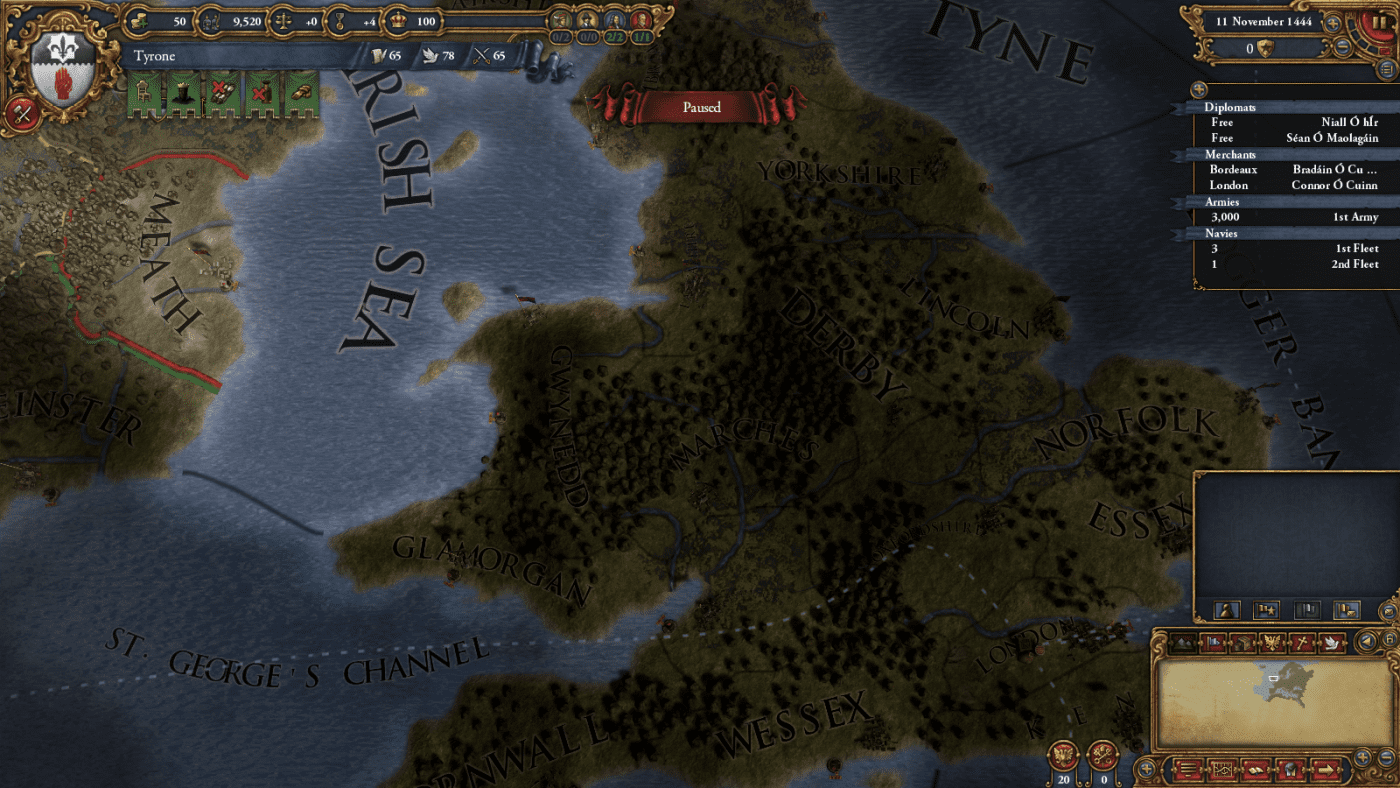Image resolution: width=1400 pixels, height=788 pixels.
Task: Click the go-to-capital arrow below the minimap
Action: coord(1326,768)
